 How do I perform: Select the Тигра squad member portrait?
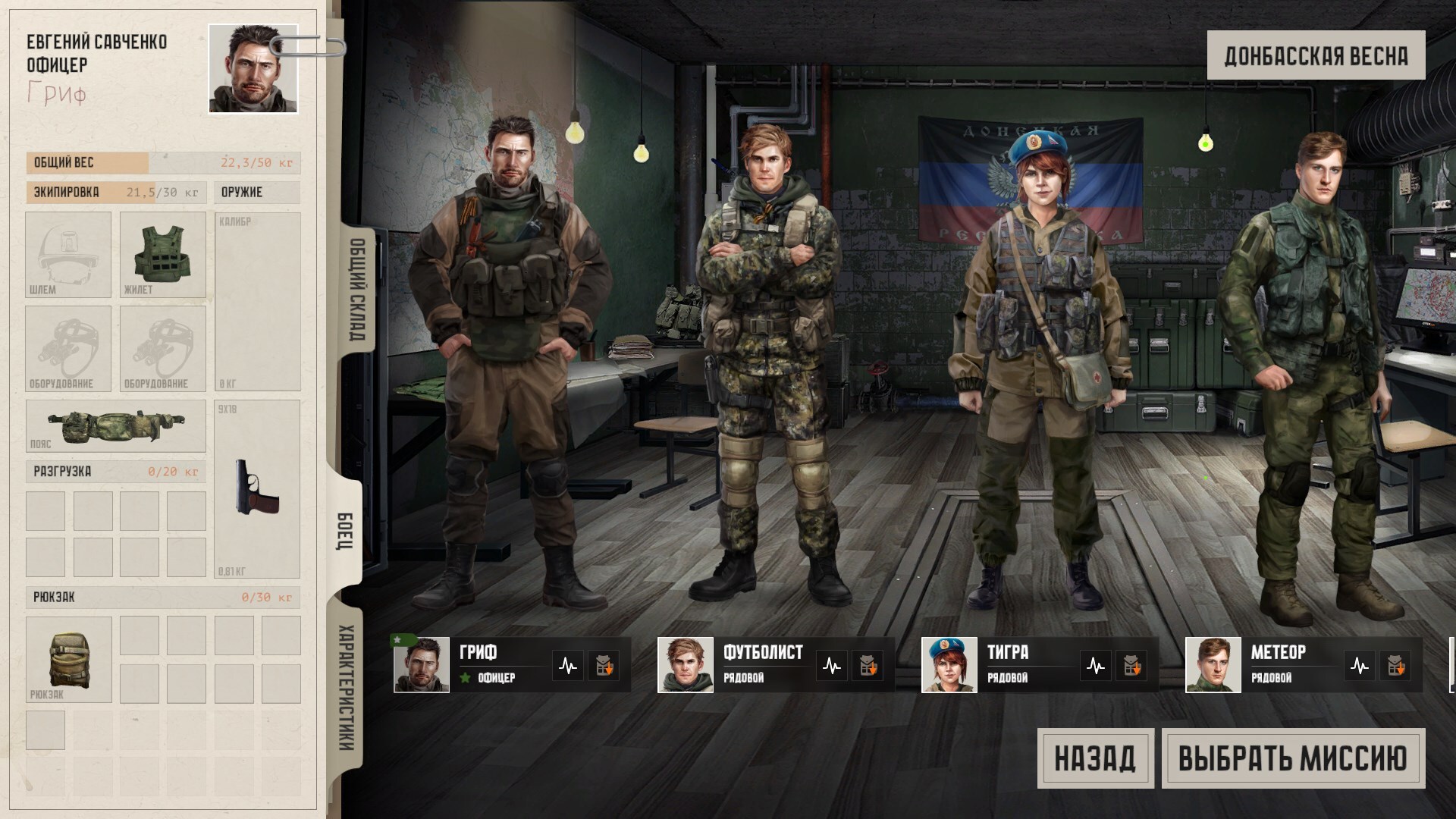click(949, 665)
